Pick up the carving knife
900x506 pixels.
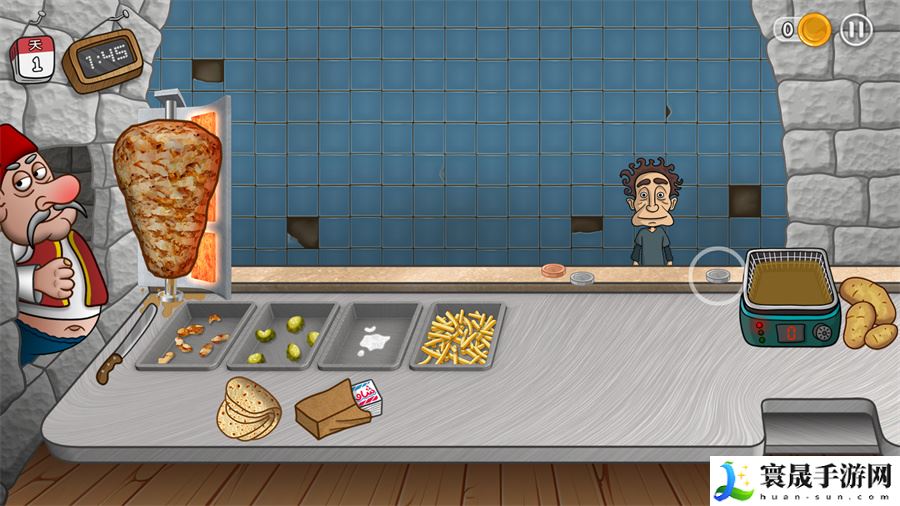[122, 350]
